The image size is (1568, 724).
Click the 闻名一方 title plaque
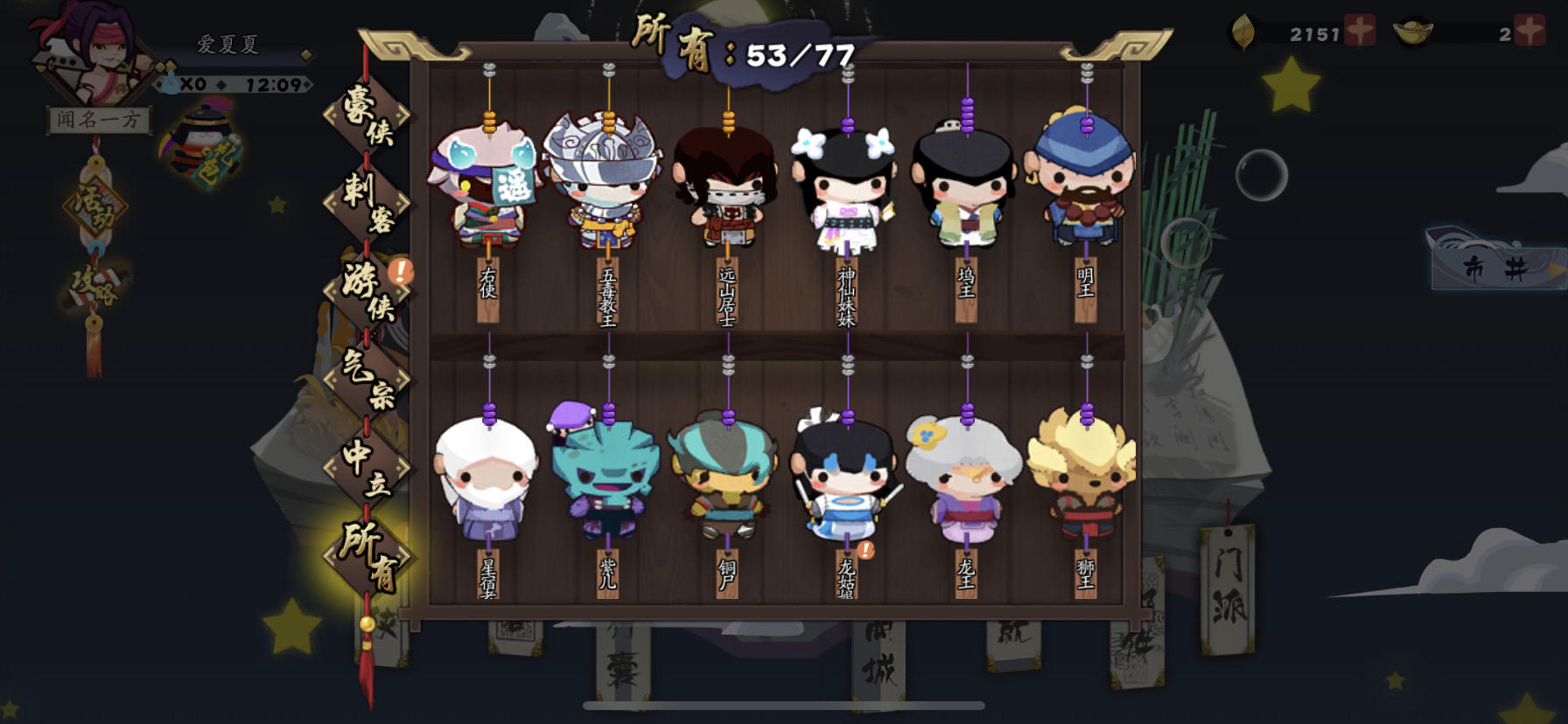[99, 121]
